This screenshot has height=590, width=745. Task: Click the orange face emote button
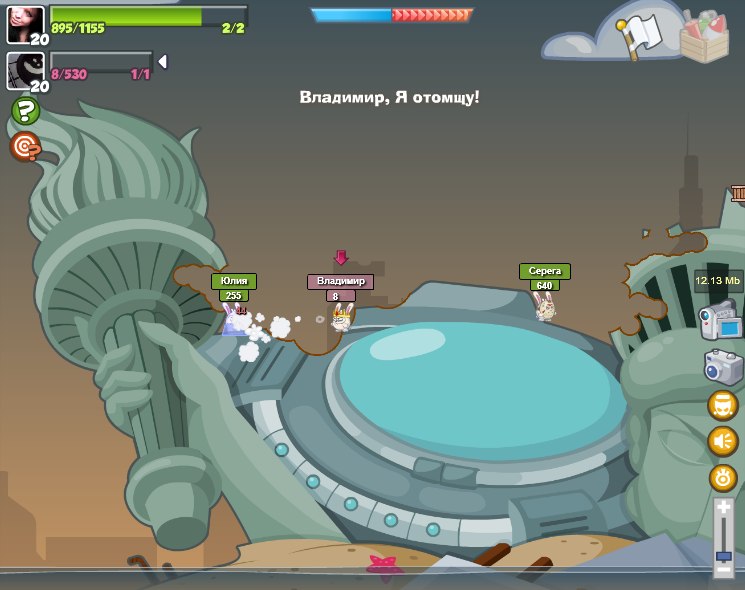[x=723, y=405]
